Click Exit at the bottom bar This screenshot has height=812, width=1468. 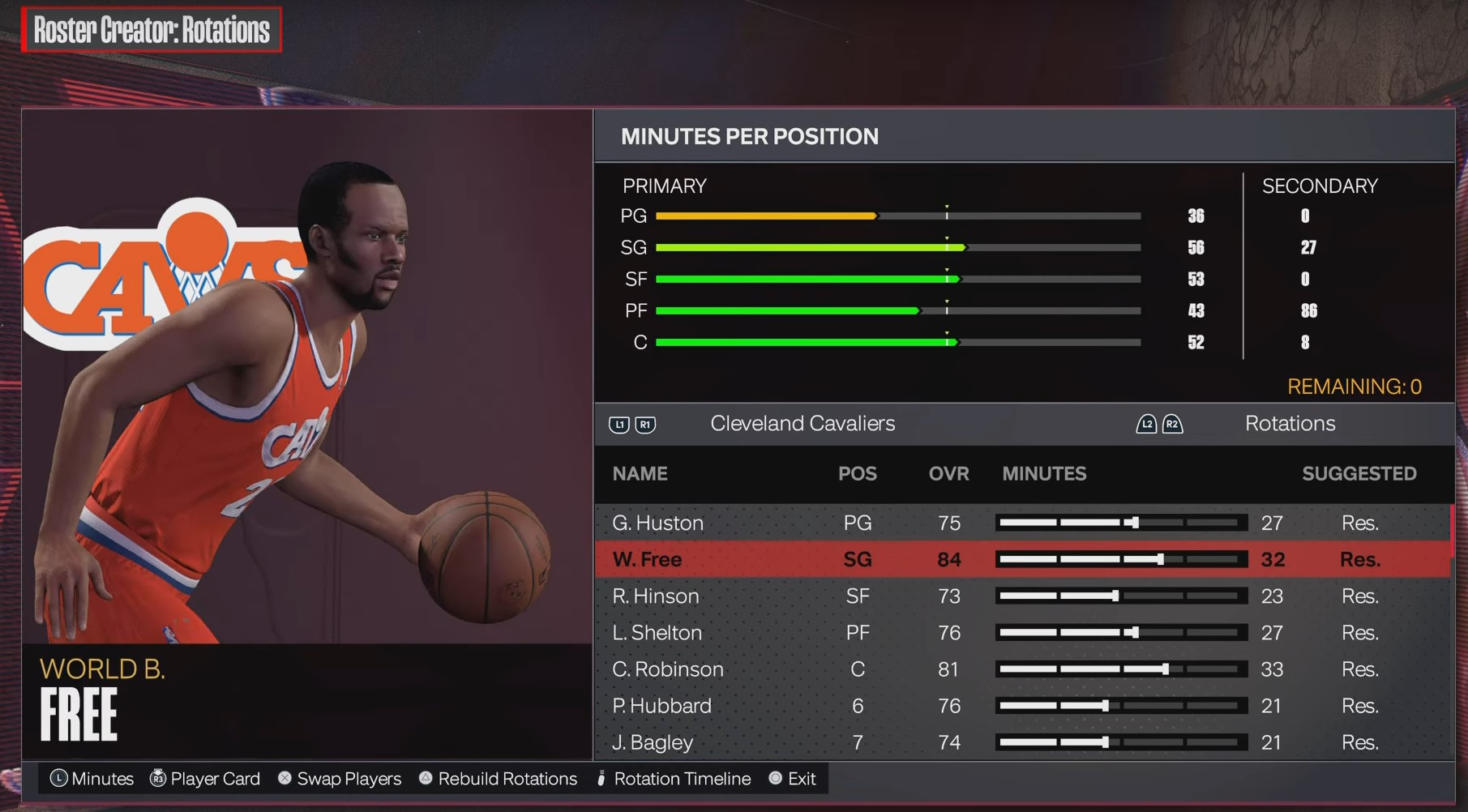pyautogui.click(x=802, y=778)
